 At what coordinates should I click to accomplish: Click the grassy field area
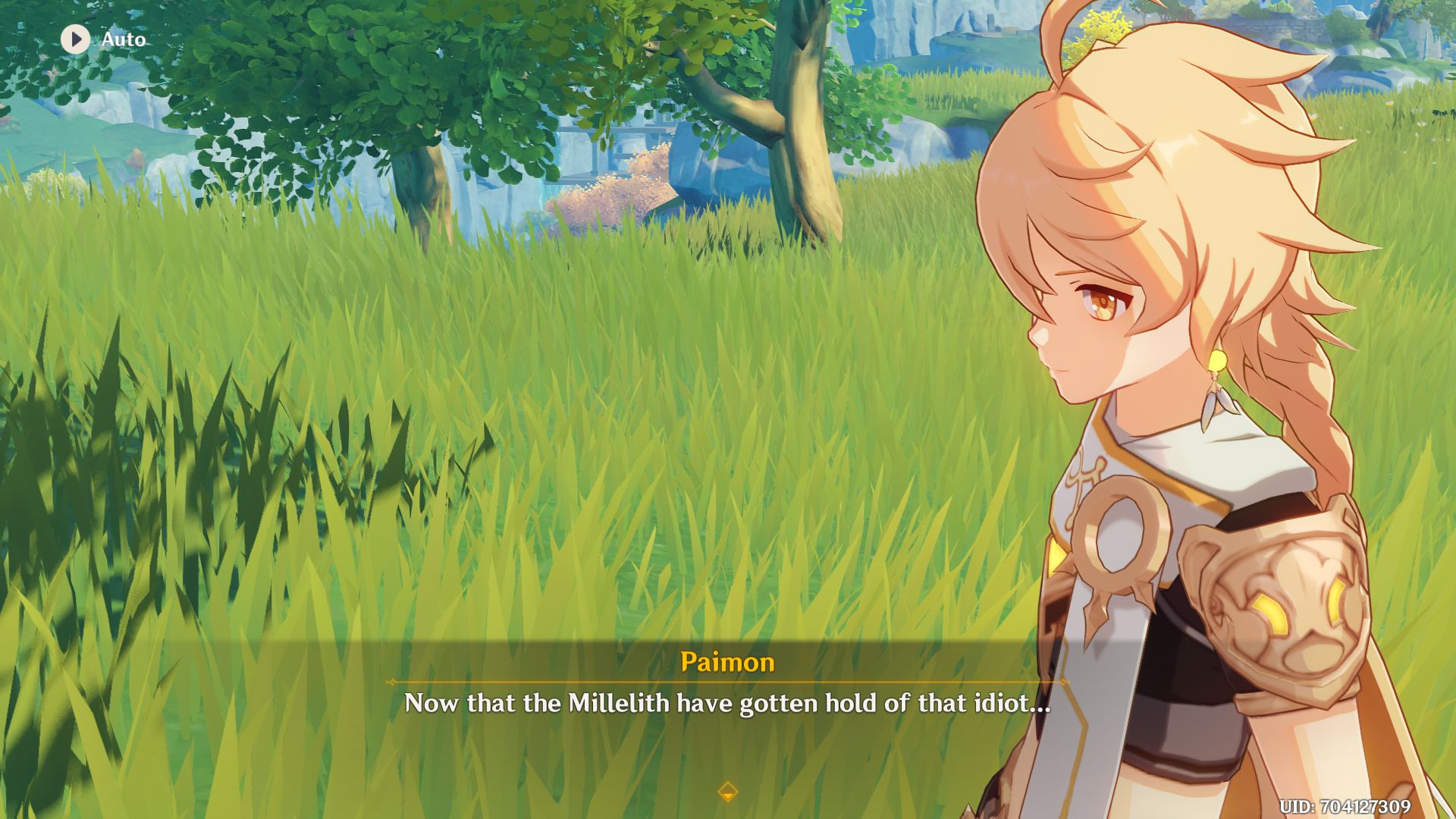click(x=455, y=455)
